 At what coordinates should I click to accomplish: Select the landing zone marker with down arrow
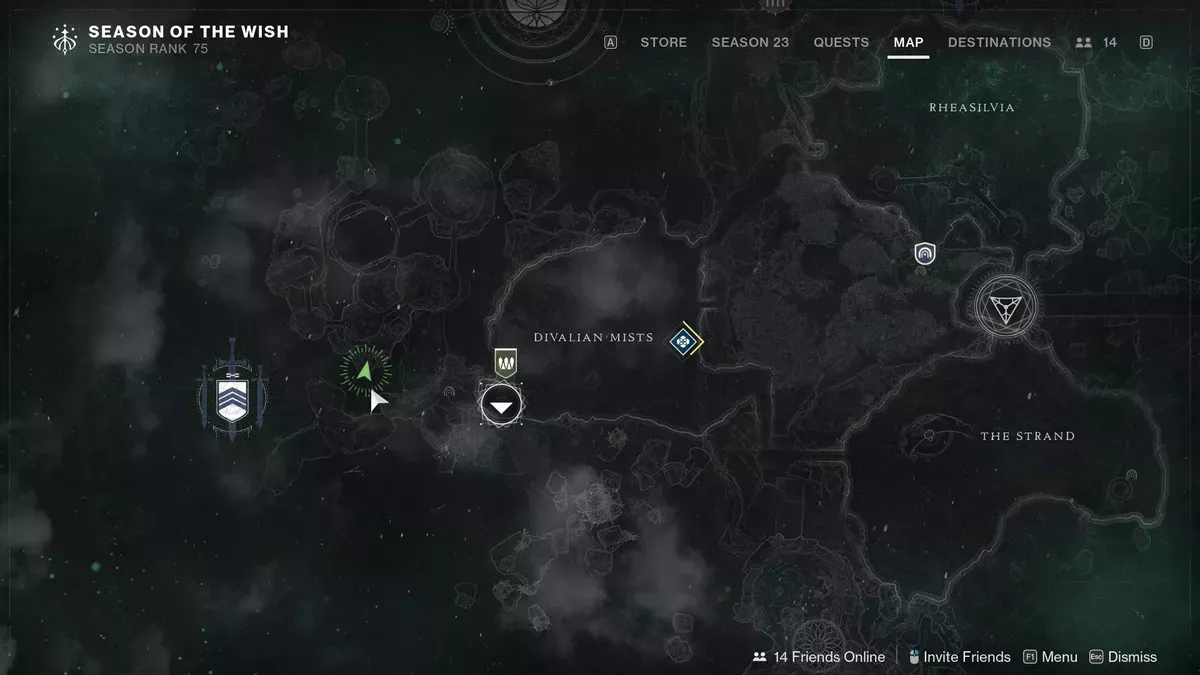501,405
